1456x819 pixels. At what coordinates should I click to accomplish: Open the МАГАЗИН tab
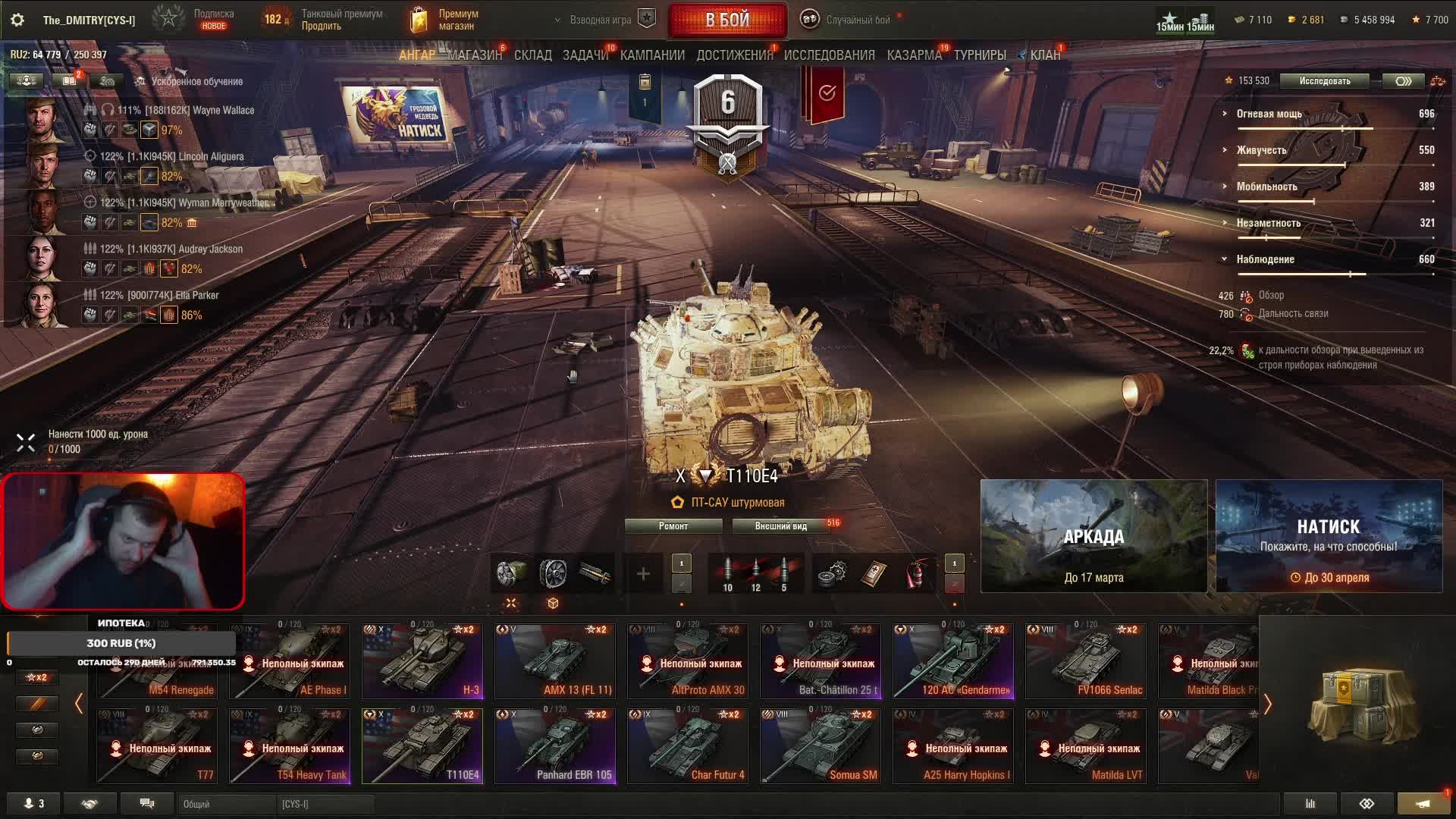pos(475,55)
